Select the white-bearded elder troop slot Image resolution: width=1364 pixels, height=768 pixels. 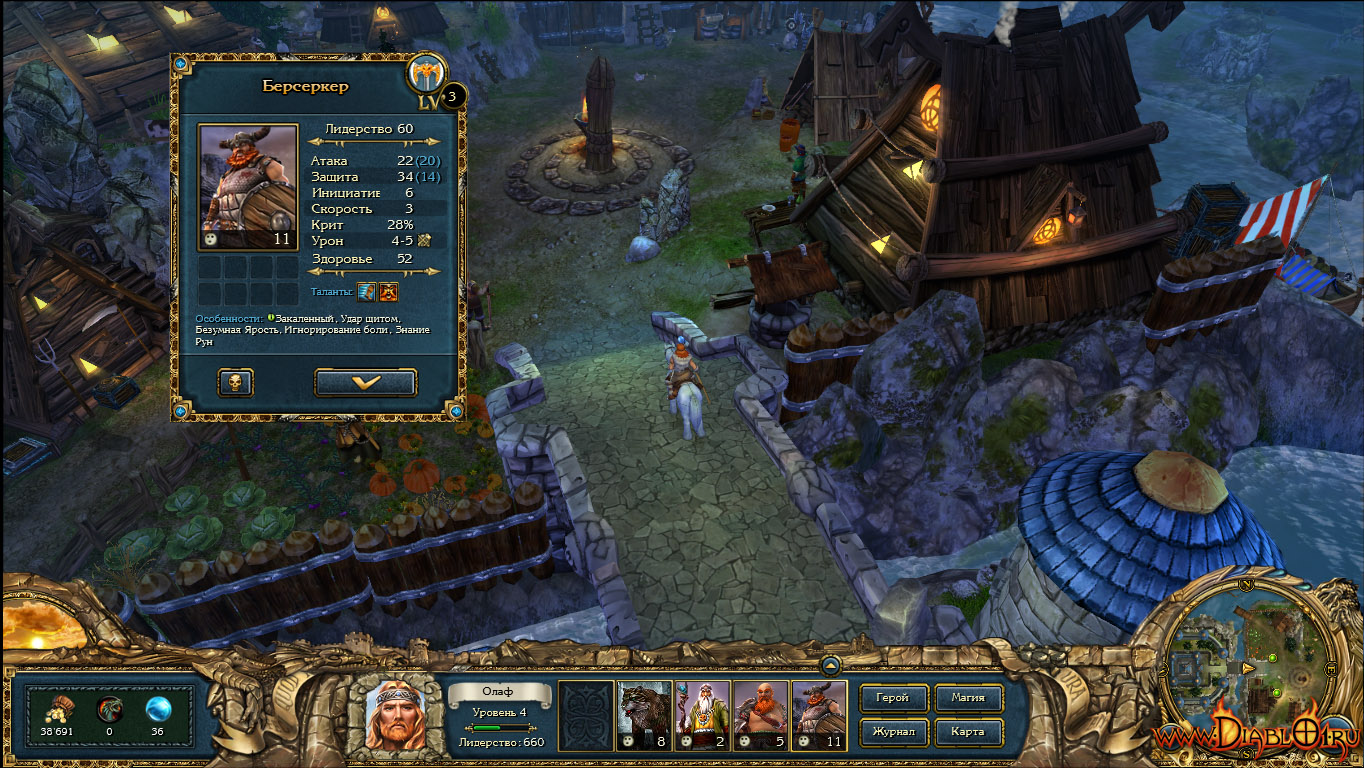coord(703,715)
